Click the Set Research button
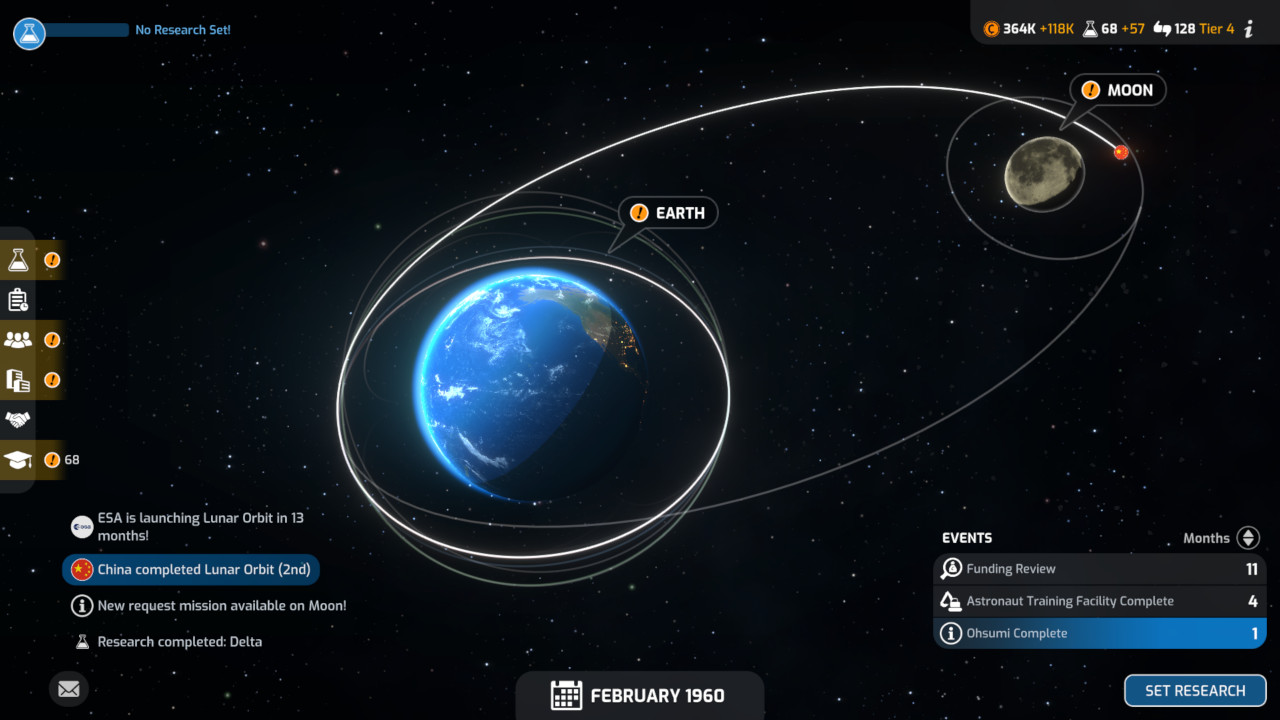This screenshot has height=720, width=1280. pyautogui.click(x=1195, y=691)
